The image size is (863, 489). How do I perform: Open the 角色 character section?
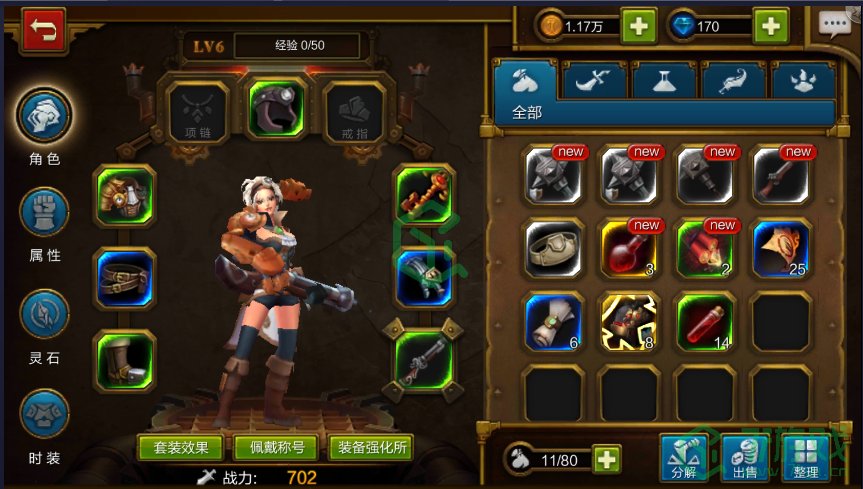click(45, 115)
